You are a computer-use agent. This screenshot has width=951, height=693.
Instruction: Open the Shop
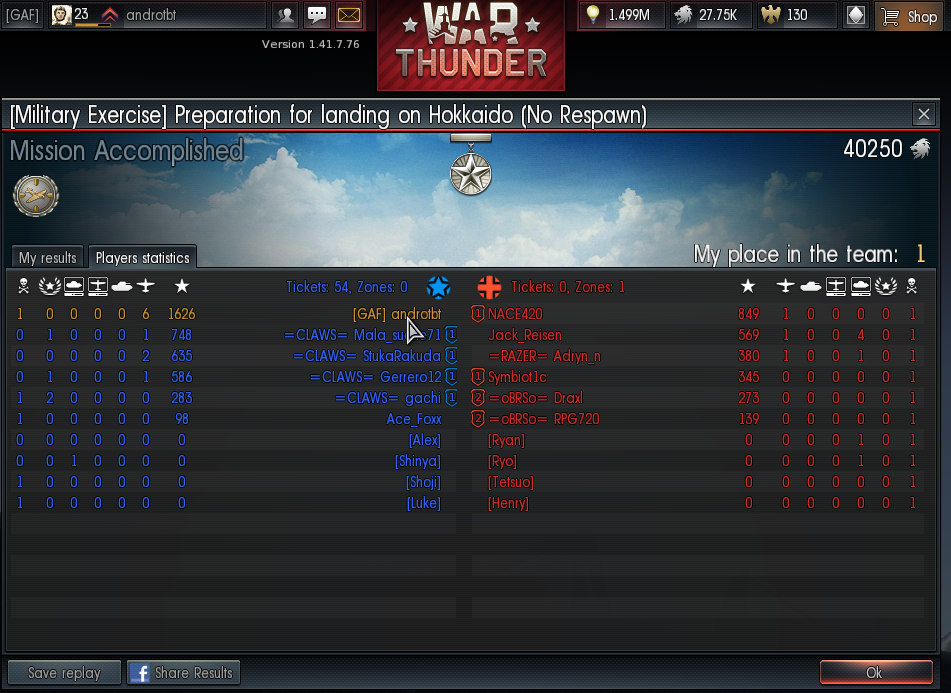tap(911, 16)
